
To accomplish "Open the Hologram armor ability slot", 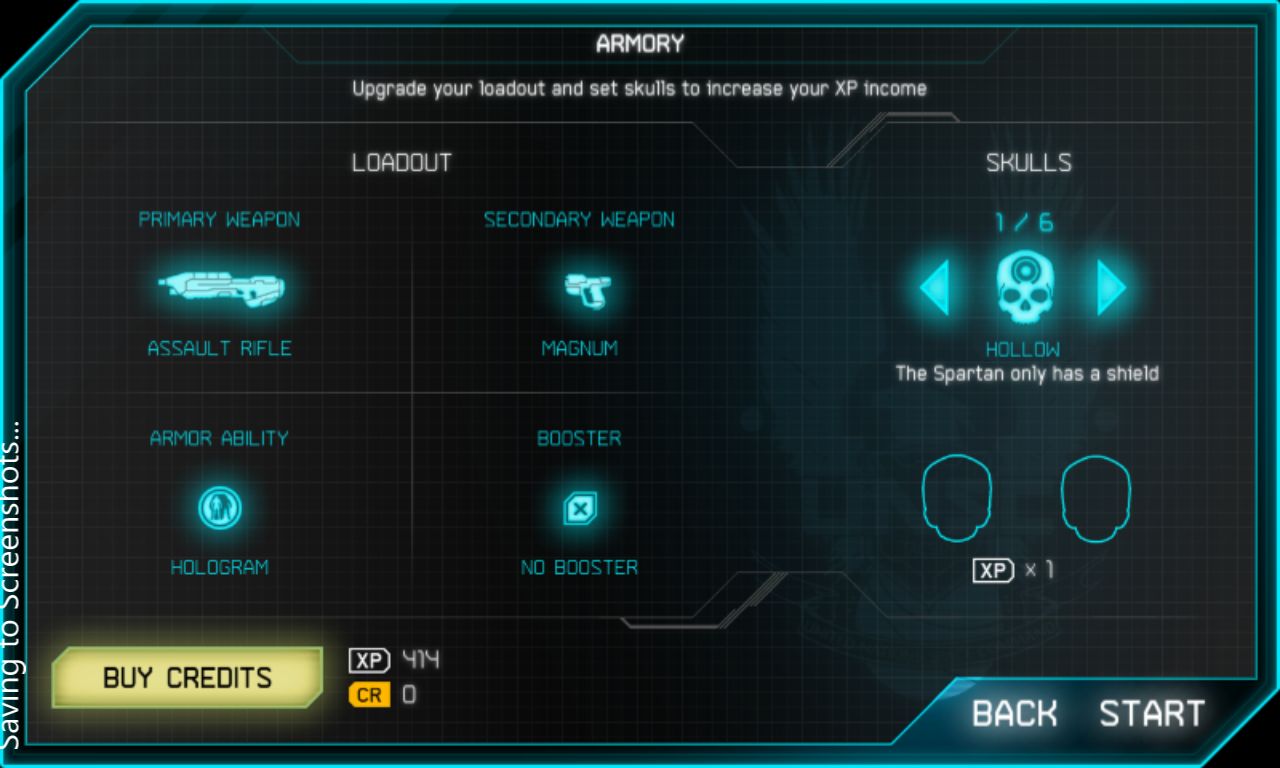I will (219, 509).
